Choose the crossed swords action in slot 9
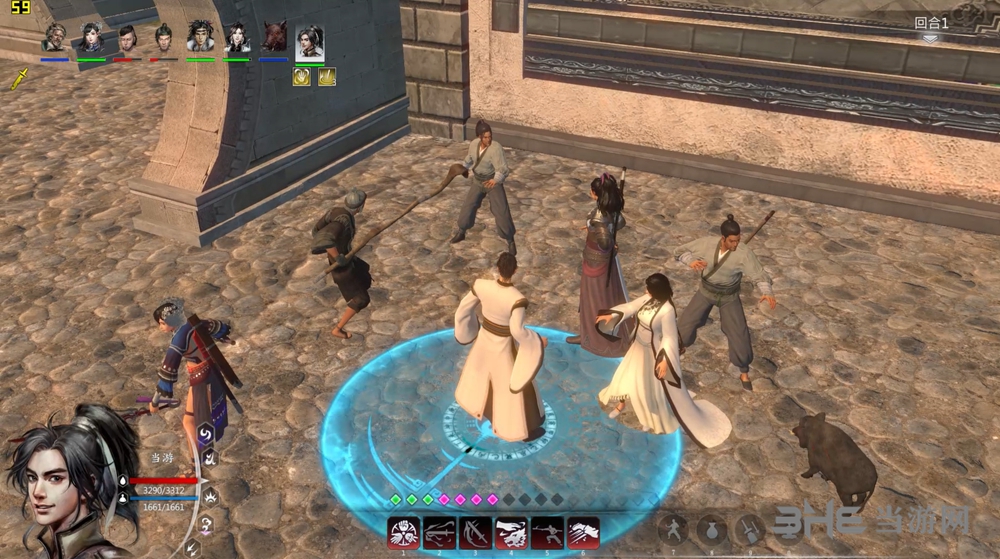This screenshot has width=1000, height=559. [x=748, y=529]
